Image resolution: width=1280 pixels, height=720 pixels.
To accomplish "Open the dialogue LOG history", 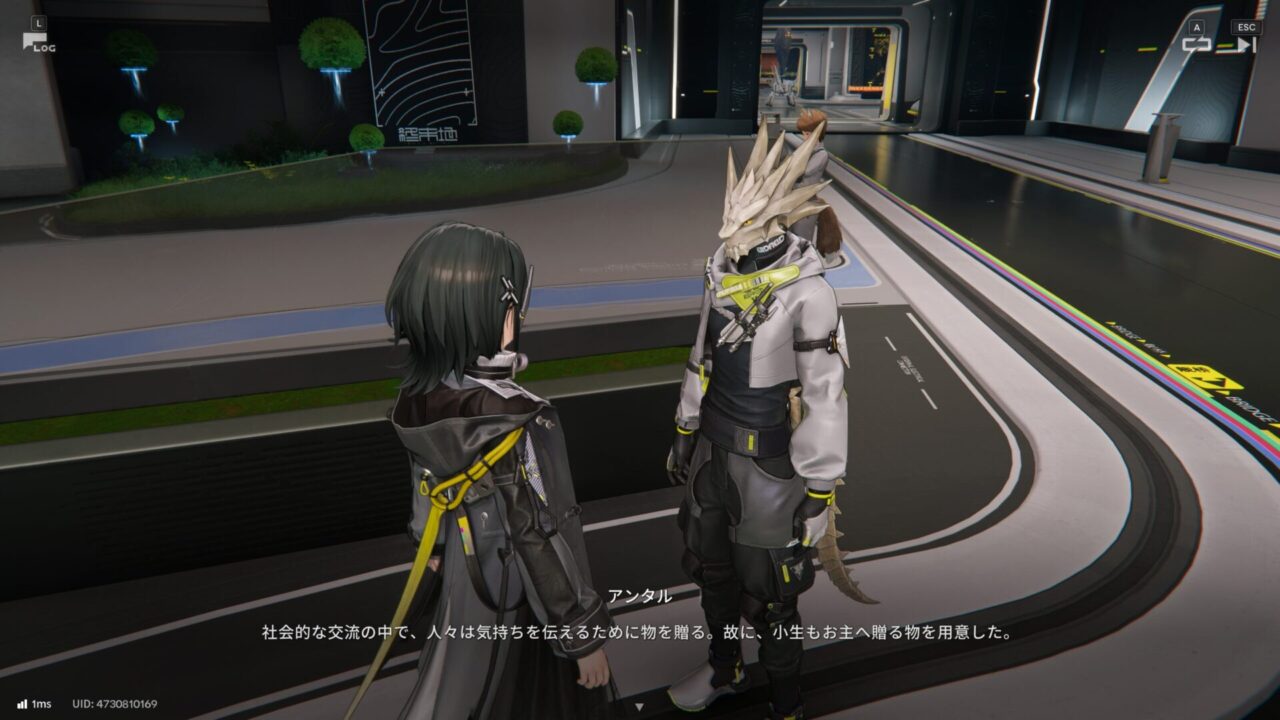I will point(38,41).
